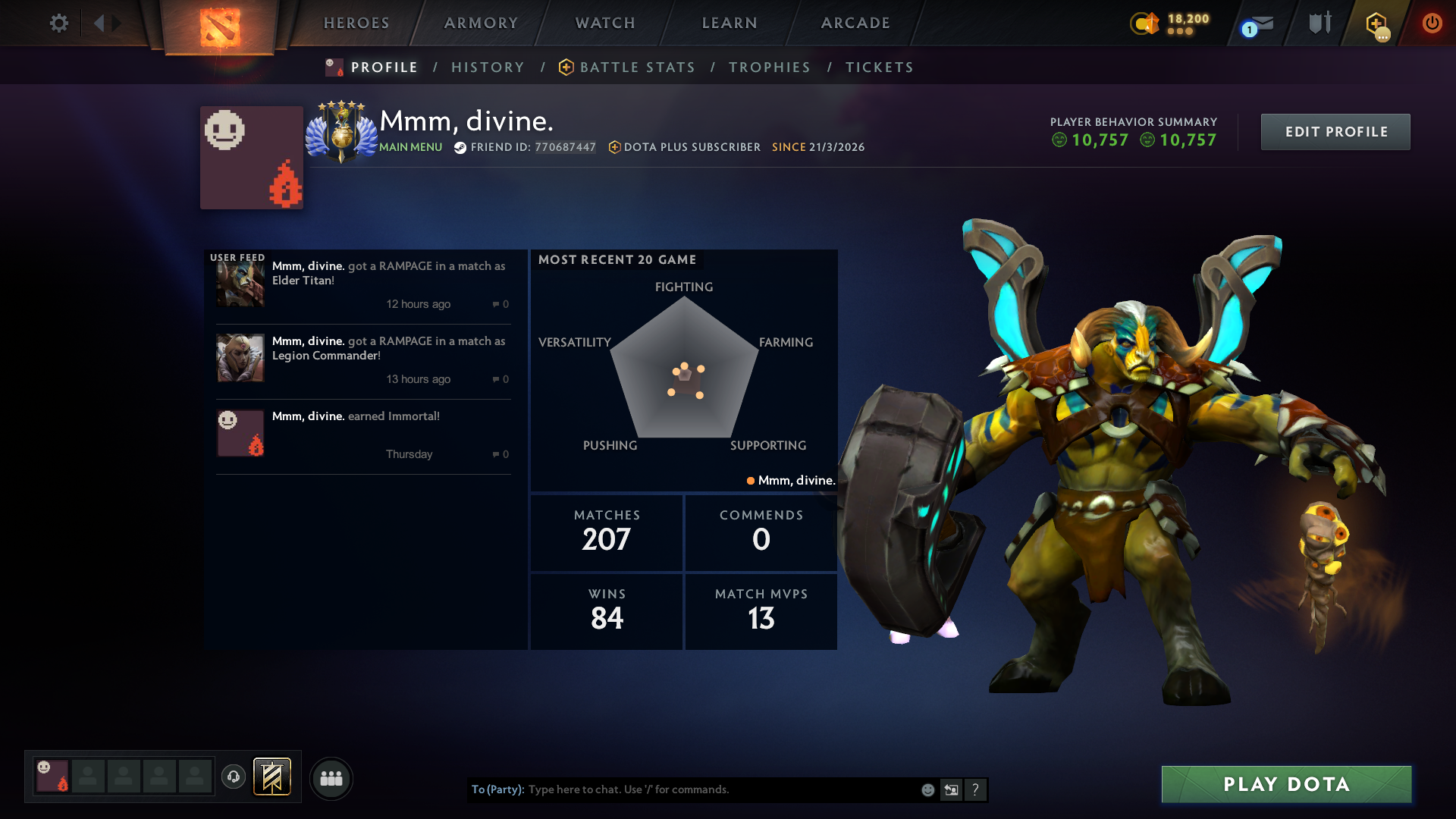The width and height of the screenshot is (1456, 819).
Task: Open the friends list icon bottom left
Action: click(331, 778)
